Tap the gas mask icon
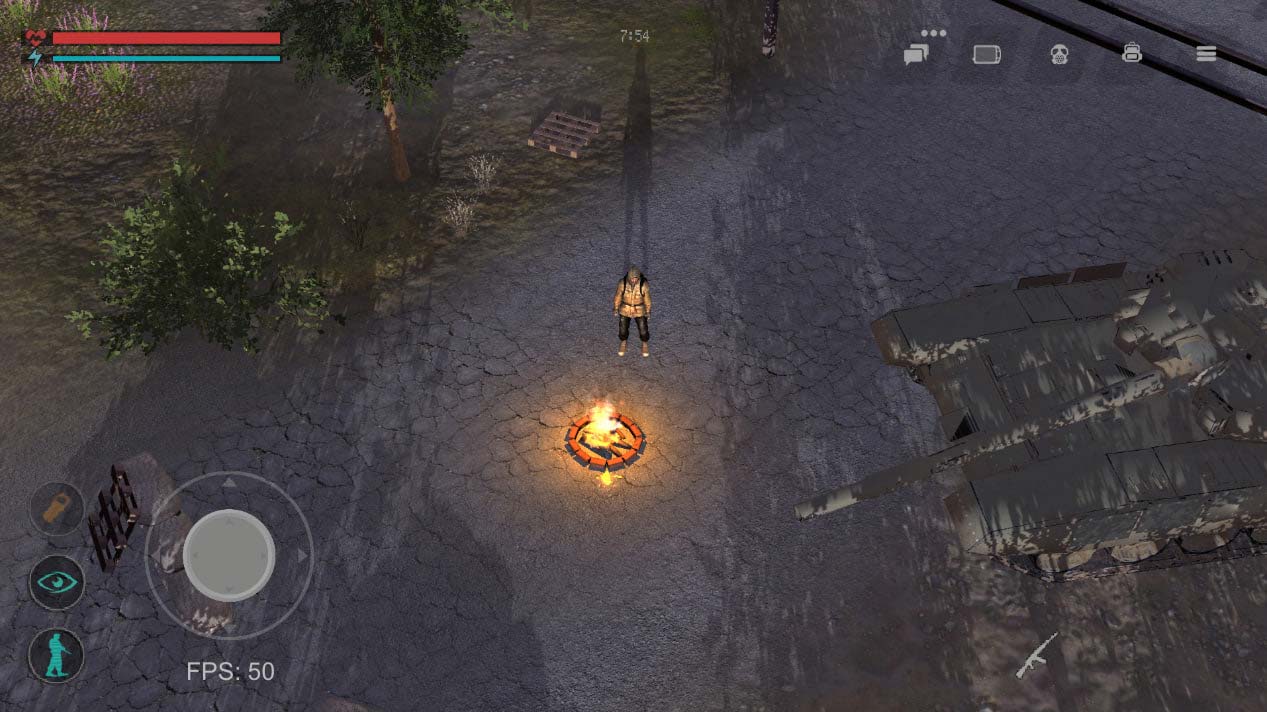 [x=1060, y=54]
